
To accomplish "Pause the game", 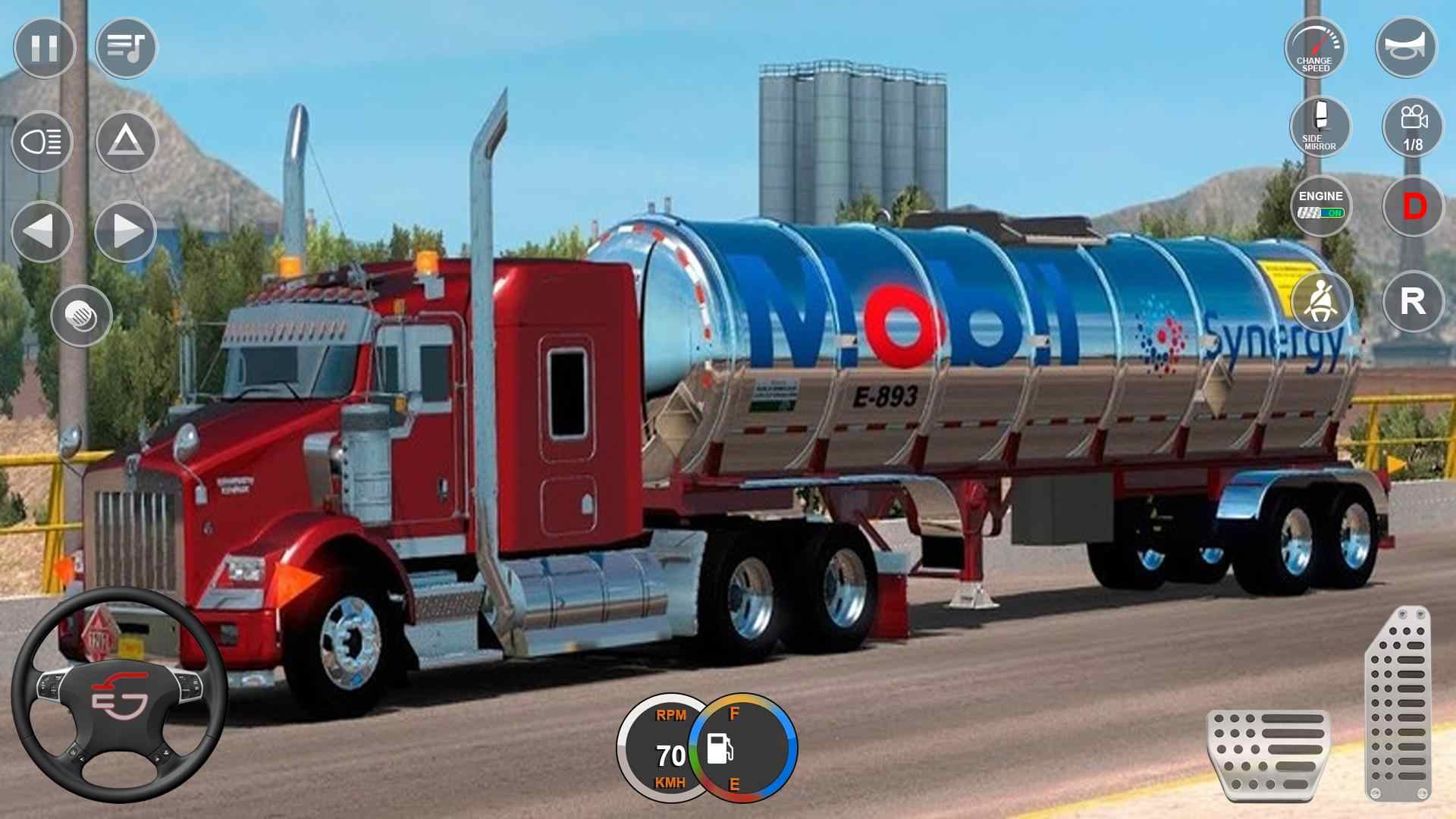I will pyautogui.click(x=43, y=47).
